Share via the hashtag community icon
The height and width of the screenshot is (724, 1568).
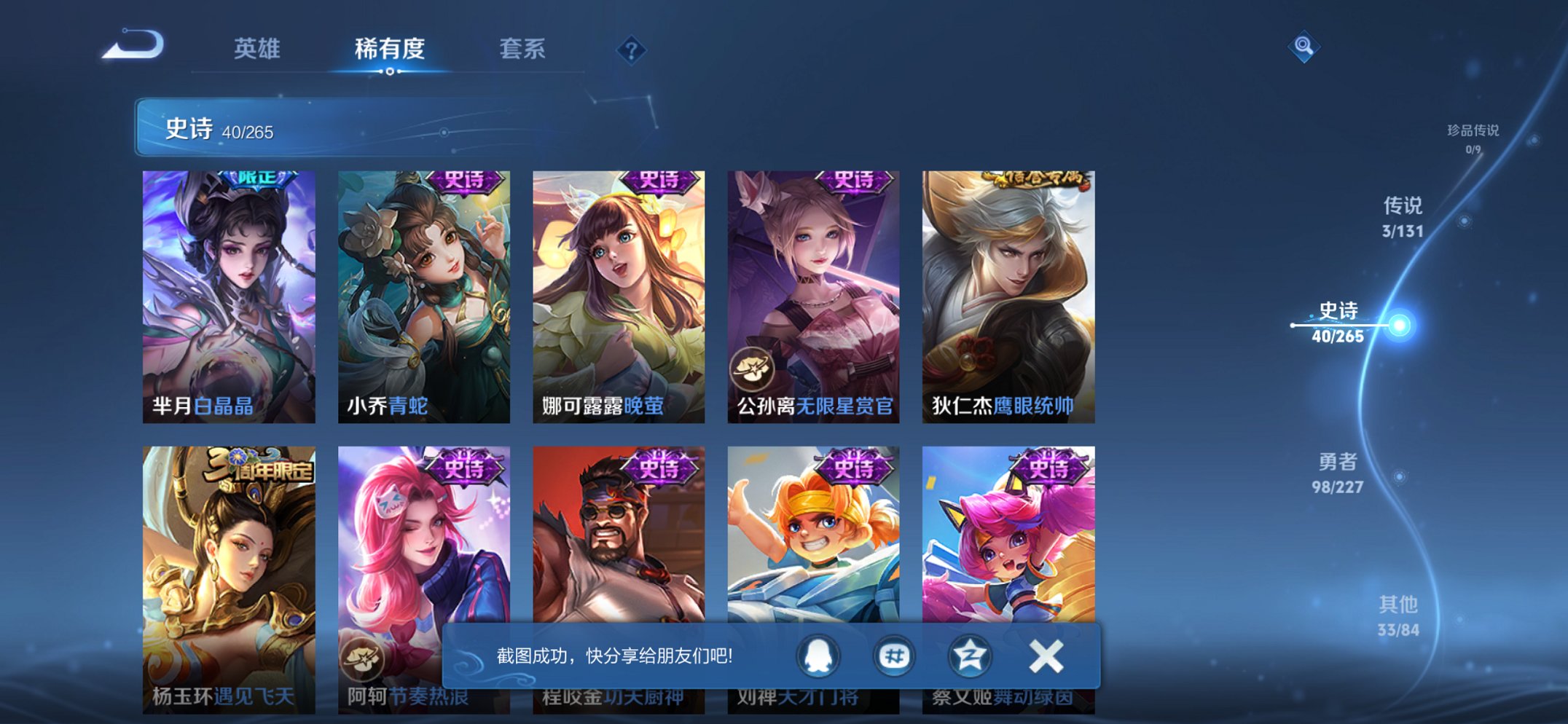pyautogui.click(x=894, y=656)
